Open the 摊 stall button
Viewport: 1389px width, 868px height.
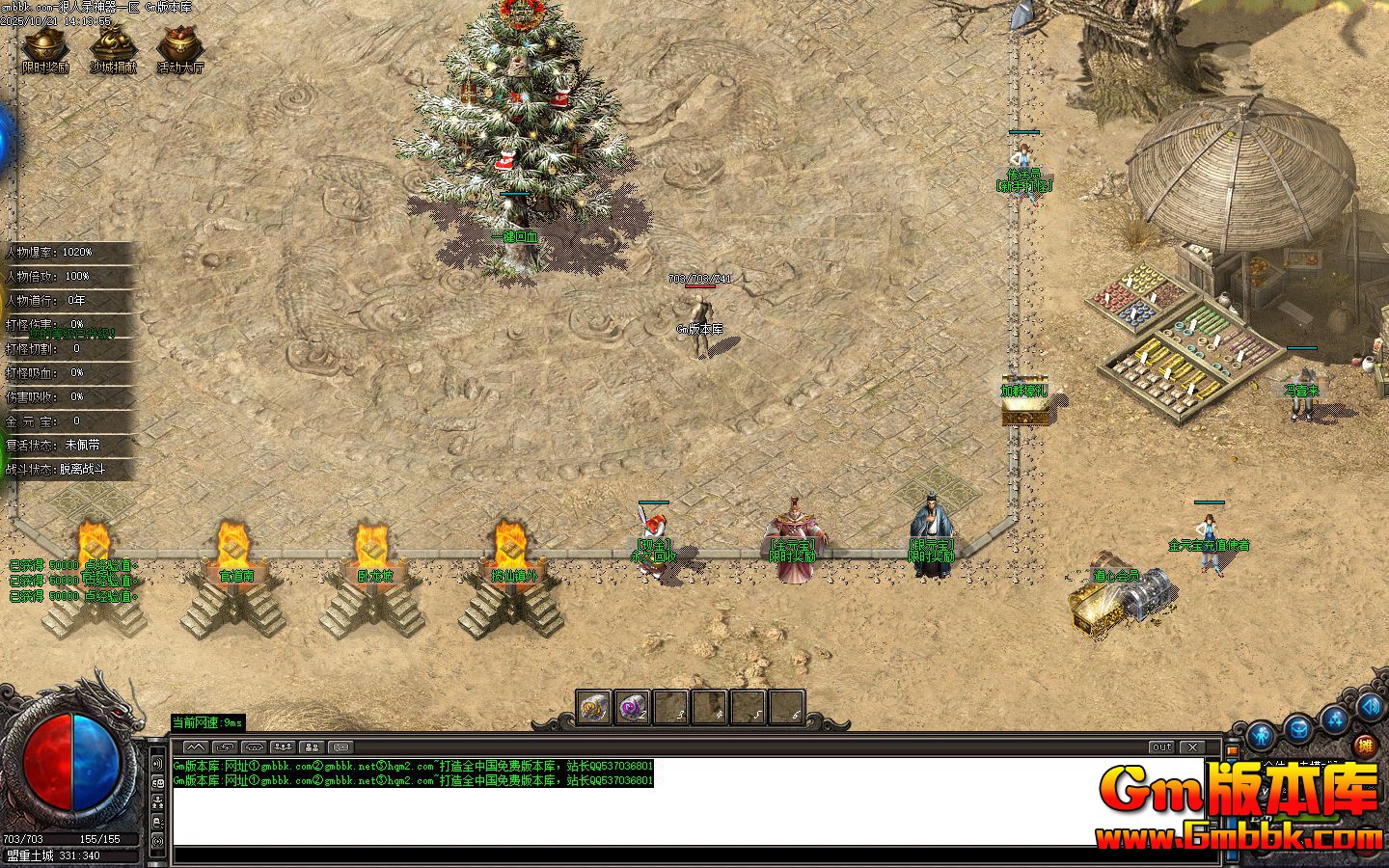(x=1364, y=746)
